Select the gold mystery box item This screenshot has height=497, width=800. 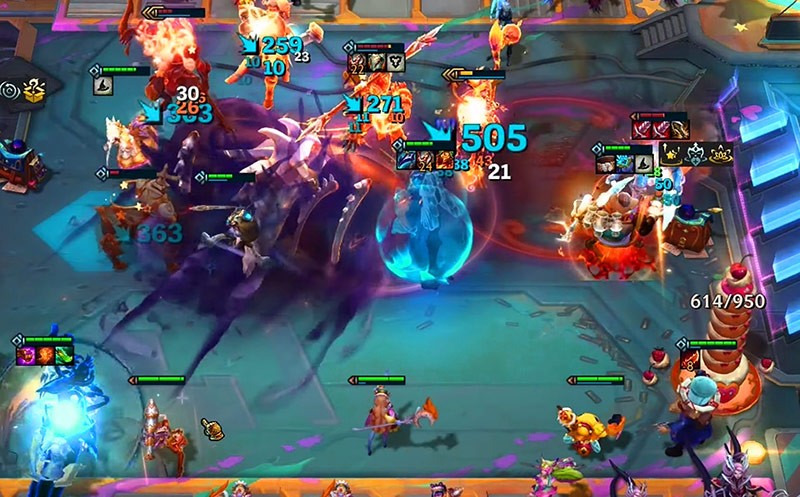[36, 92]
